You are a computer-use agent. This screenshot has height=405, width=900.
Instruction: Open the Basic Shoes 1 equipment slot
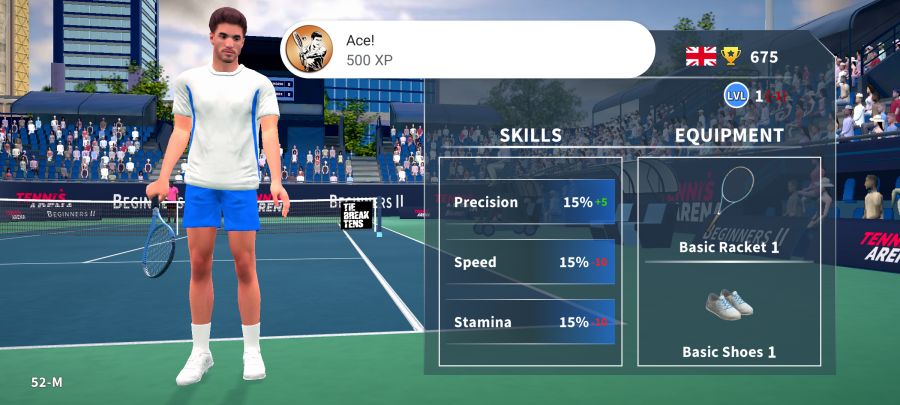729,320
